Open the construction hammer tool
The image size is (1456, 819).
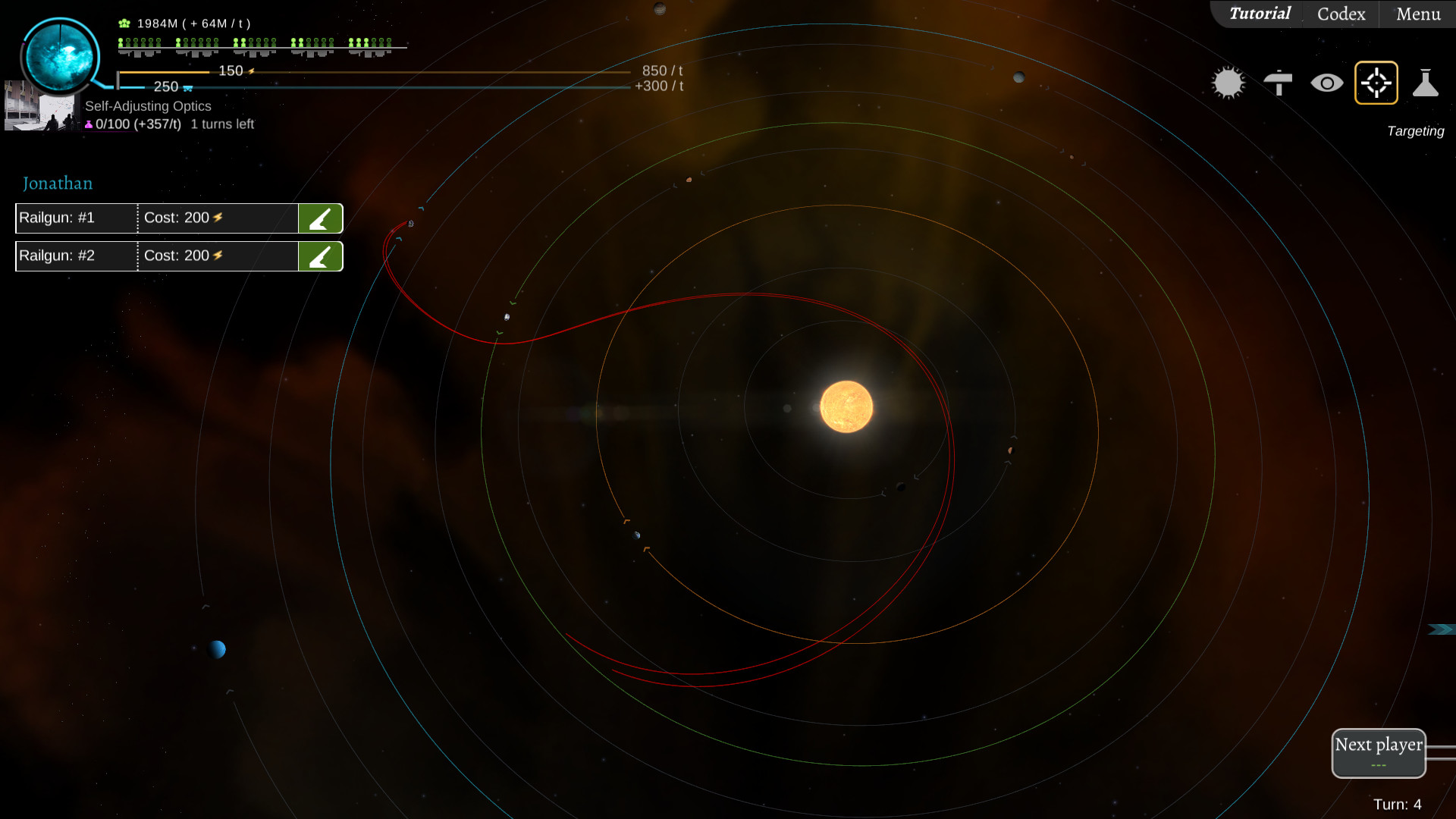click(x=1279, y=82)
